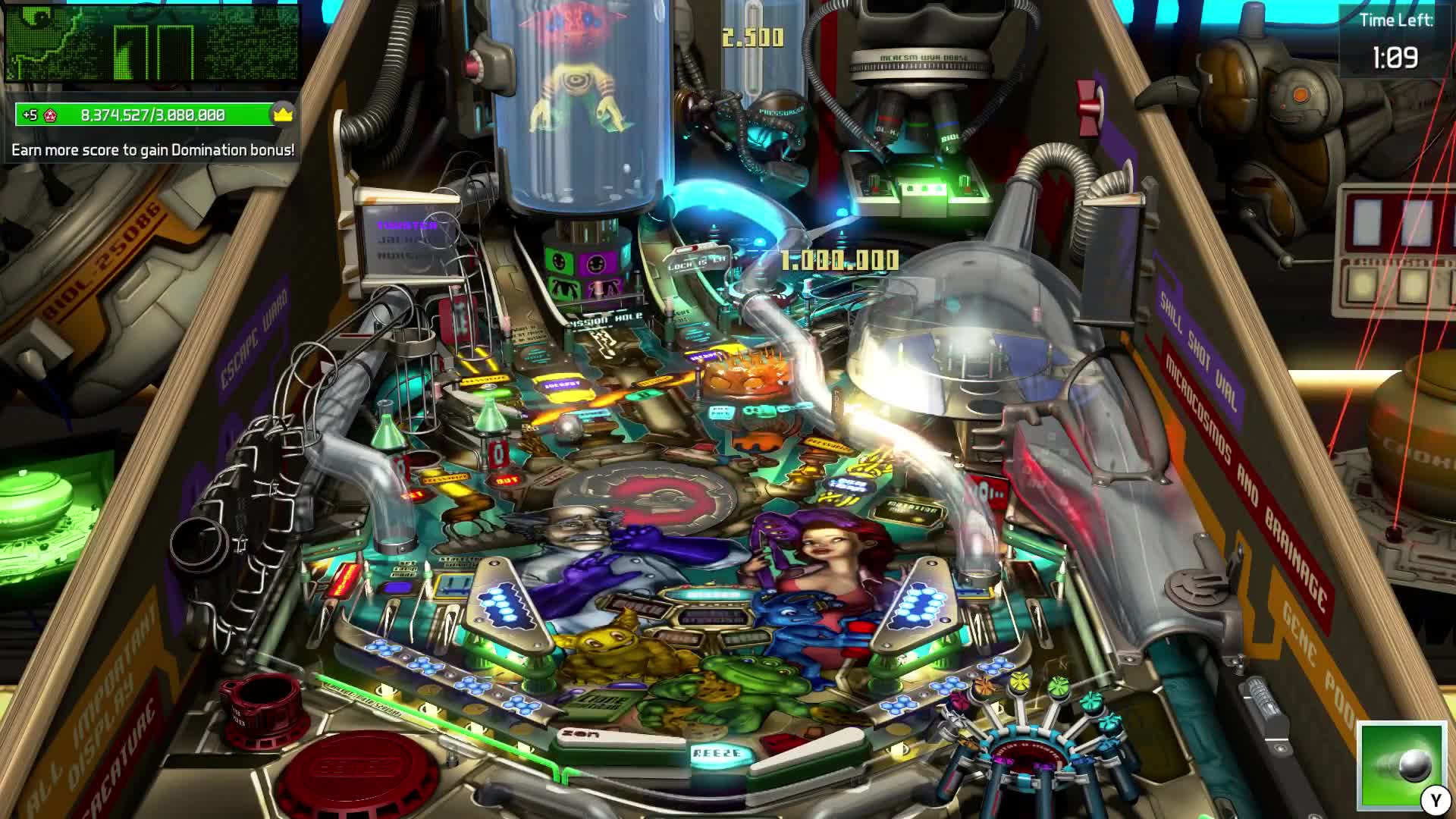Click the Zen logo near the left flipper
Screen dimensions: 1456x819
pos(579,732)
